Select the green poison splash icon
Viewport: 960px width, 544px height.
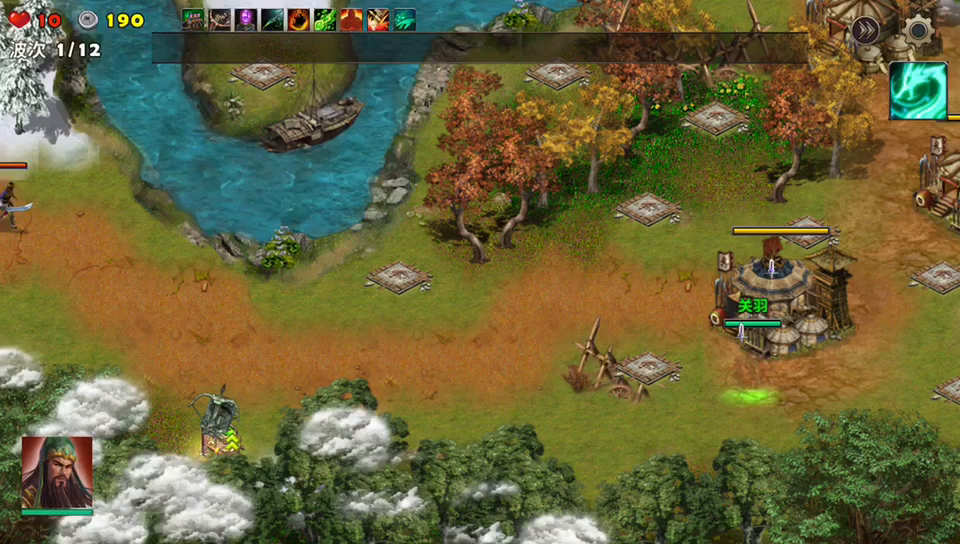(x=324, y=20)
